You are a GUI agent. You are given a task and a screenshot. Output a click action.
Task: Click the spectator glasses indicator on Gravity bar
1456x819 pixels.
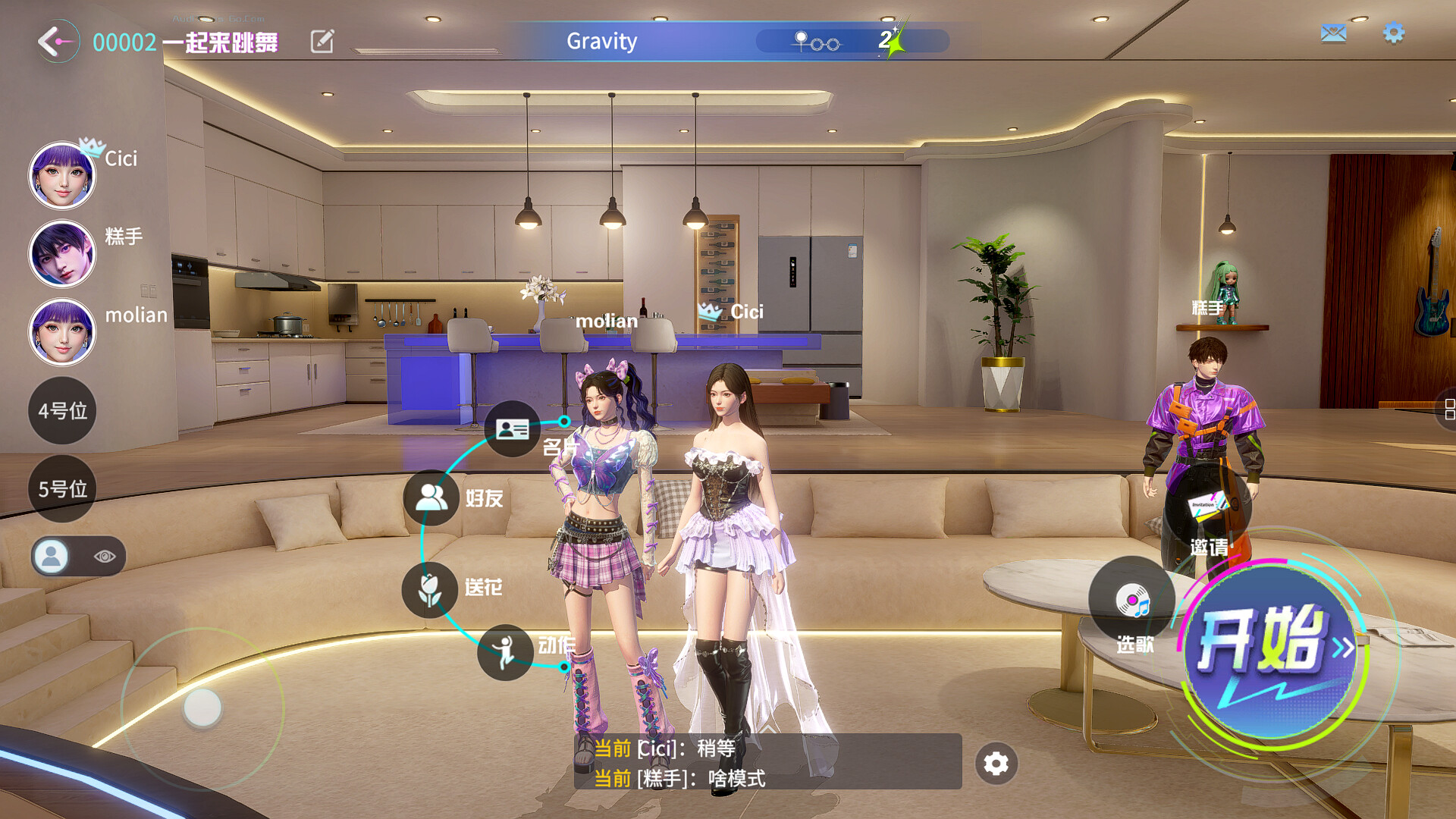pos(815,42)
